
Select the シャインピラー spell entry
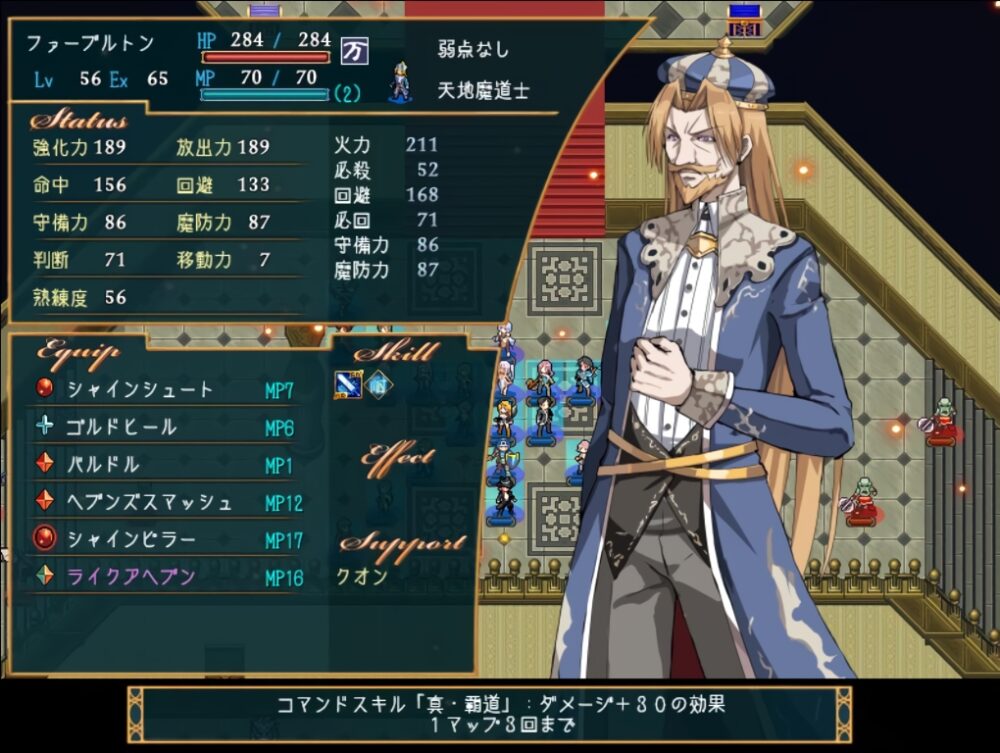coord(131,540)
